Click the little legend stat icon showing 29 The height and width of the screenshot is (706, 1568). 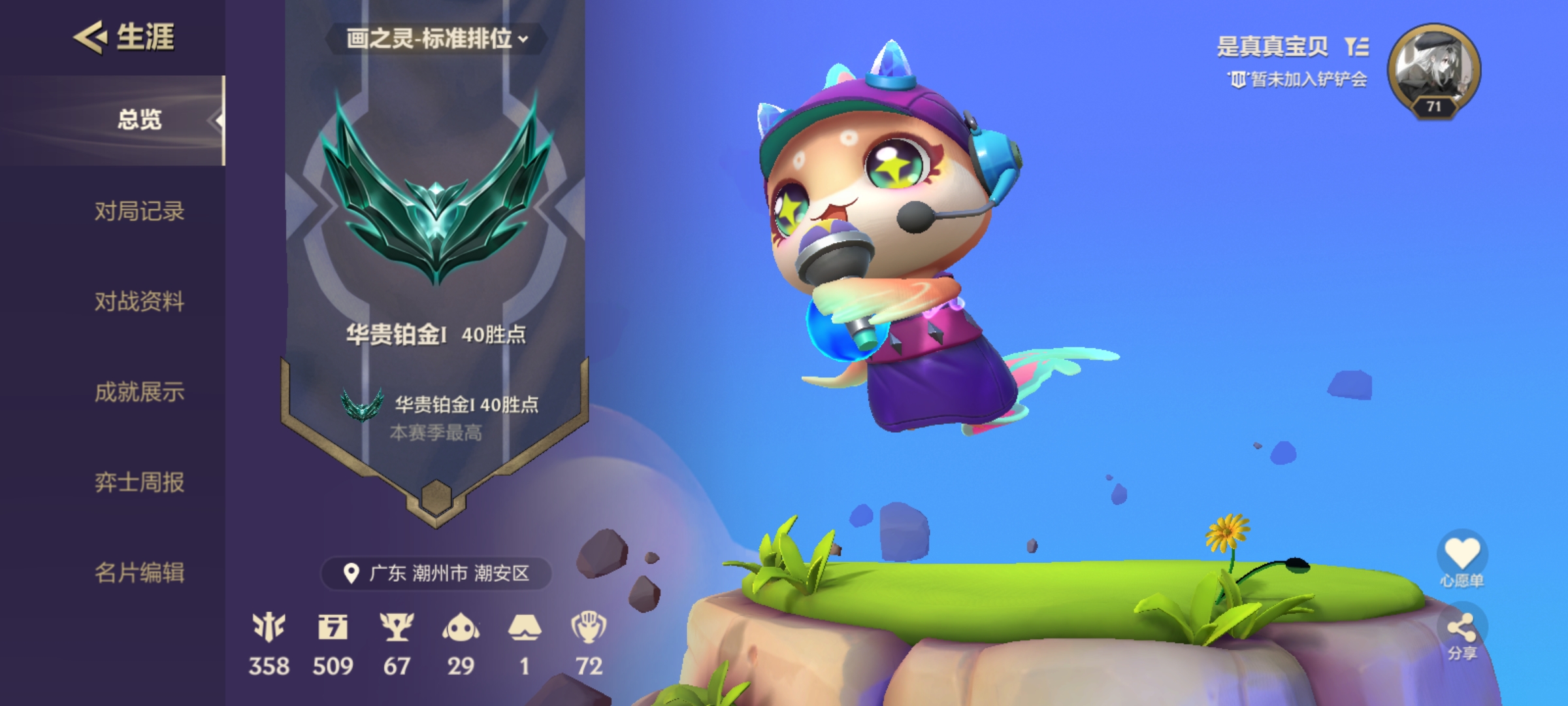(462, 629)
